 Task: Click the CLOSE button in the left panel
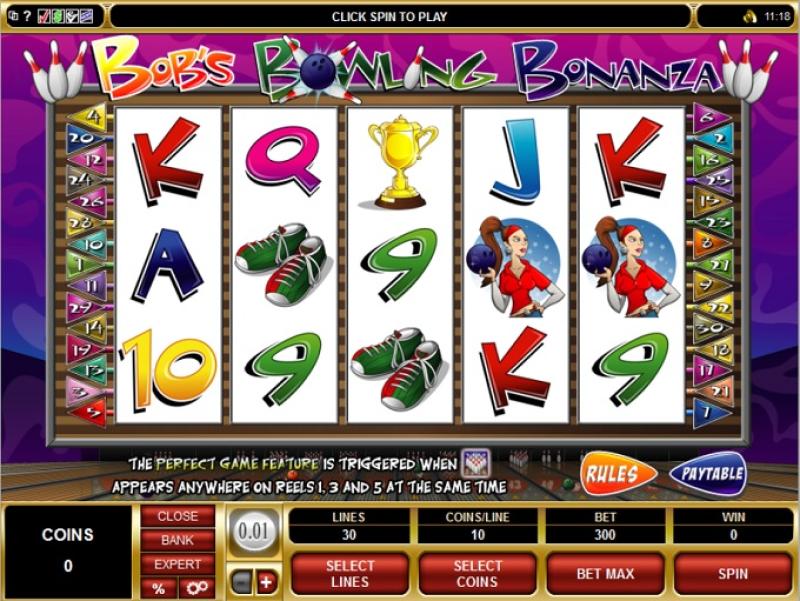177,517
